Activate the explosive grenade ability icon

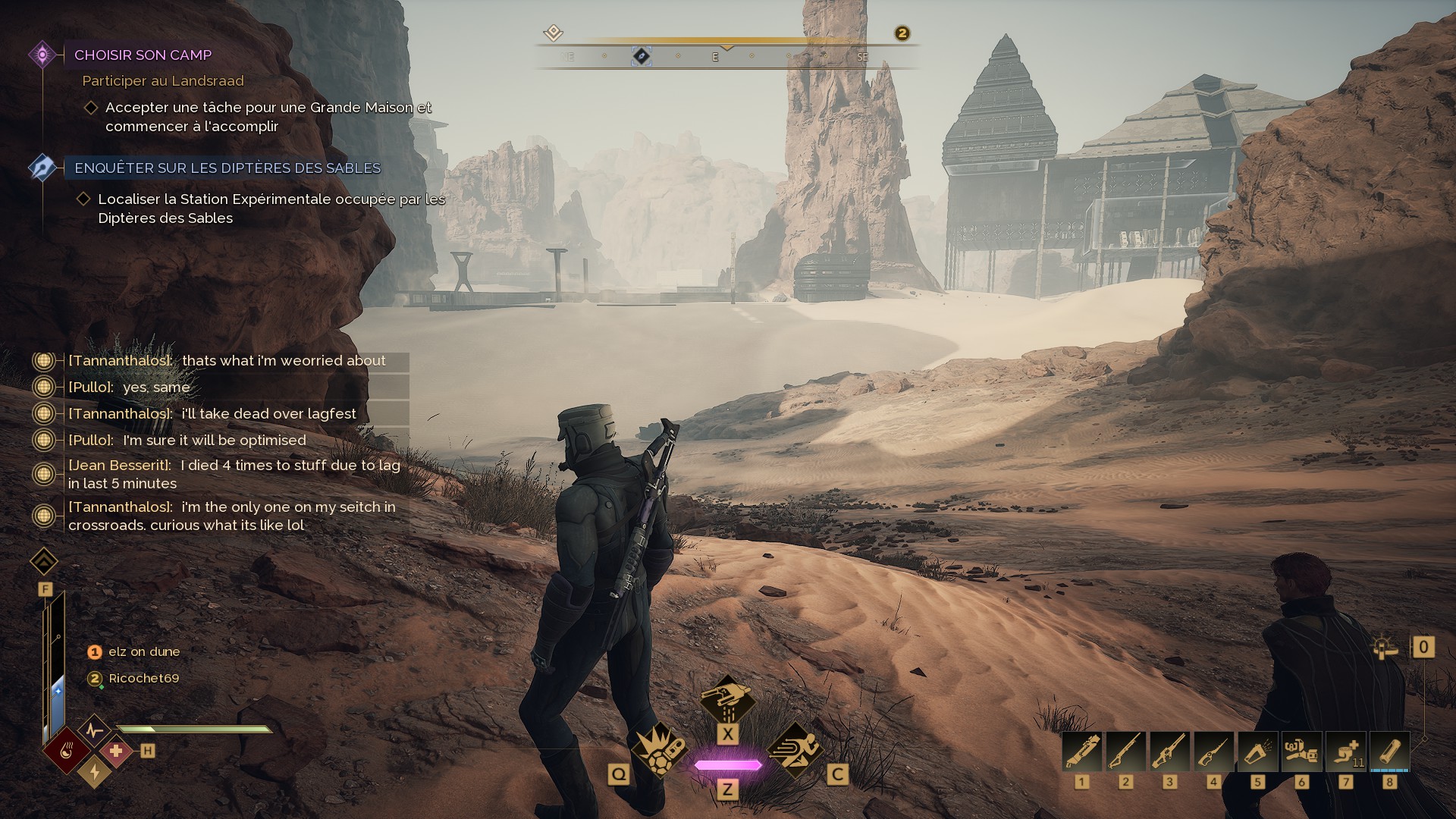pos(657,748)
